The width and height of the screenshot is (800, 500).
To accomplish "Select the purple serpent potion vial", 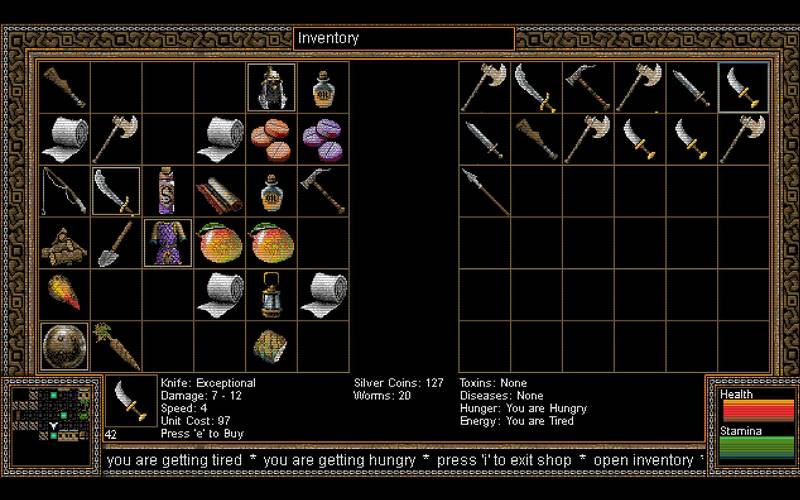I will point(167,191).
